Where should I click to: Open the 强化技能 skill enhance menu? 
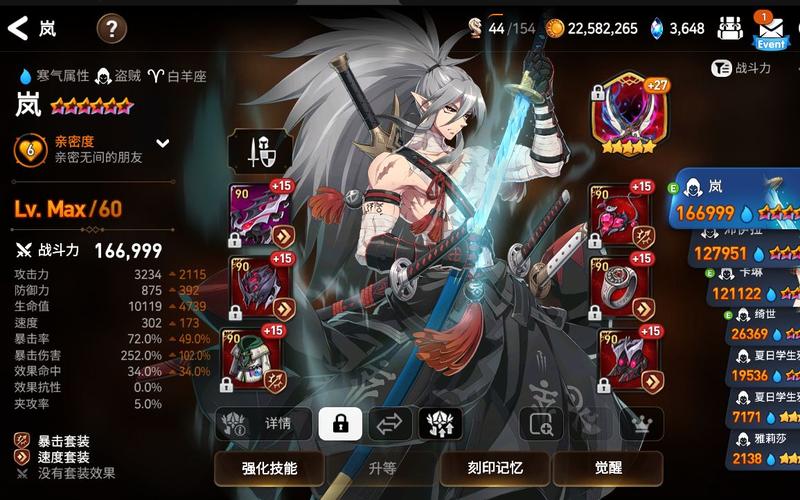click(x=269, y=467)
